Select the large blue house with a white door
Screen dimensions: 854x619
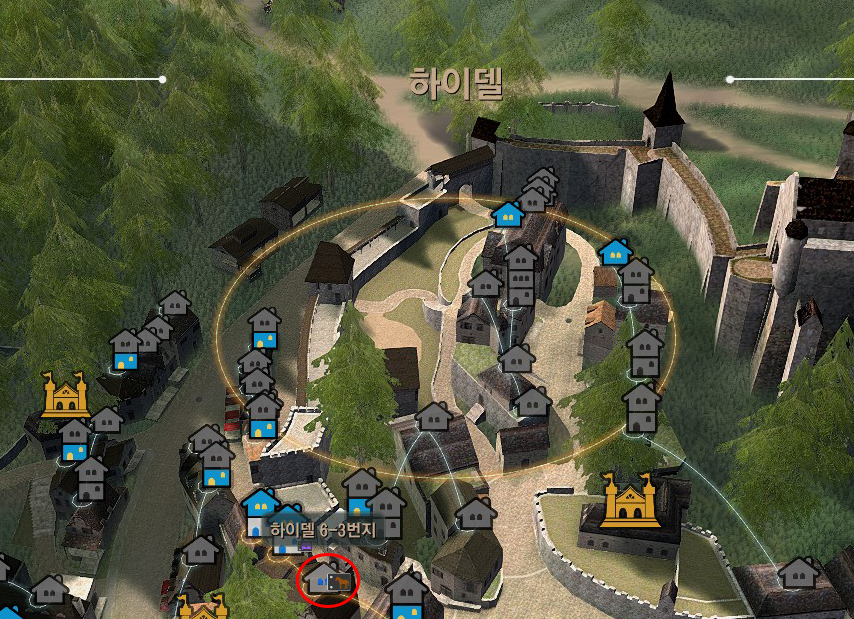[x=260, y=508]
